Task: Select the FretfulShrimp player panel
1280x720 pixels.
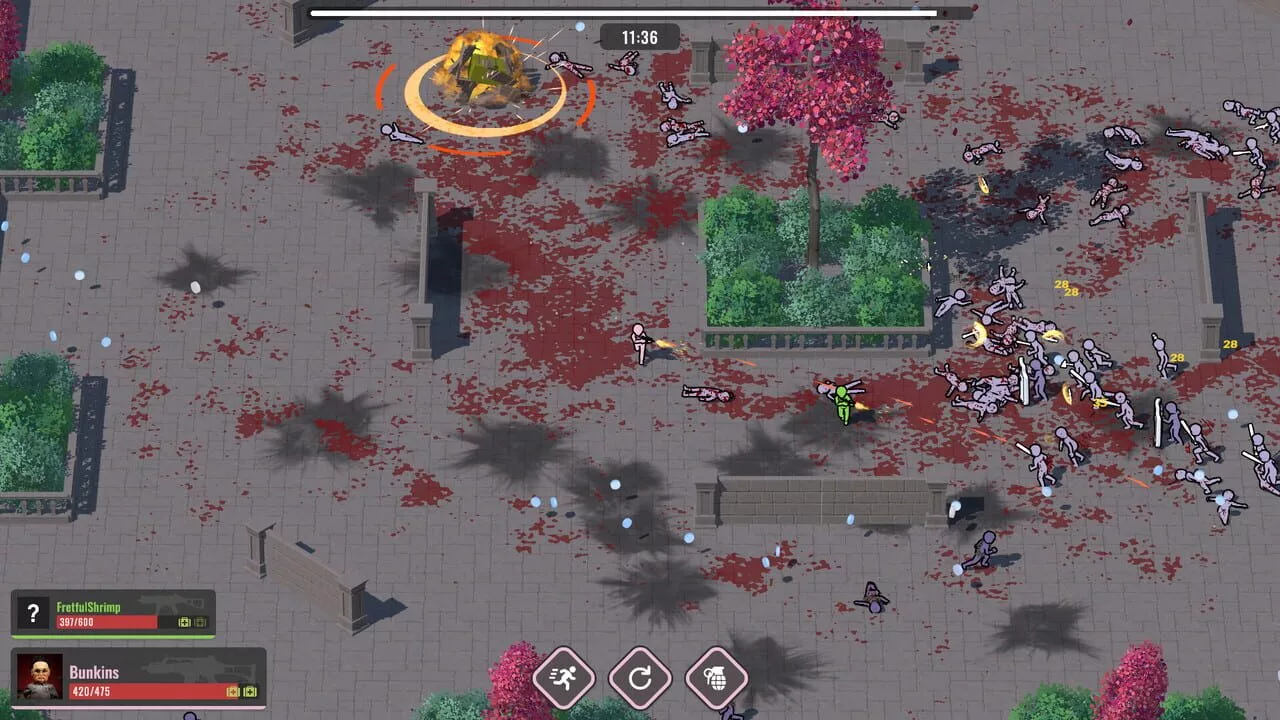Action: point(113,614)
